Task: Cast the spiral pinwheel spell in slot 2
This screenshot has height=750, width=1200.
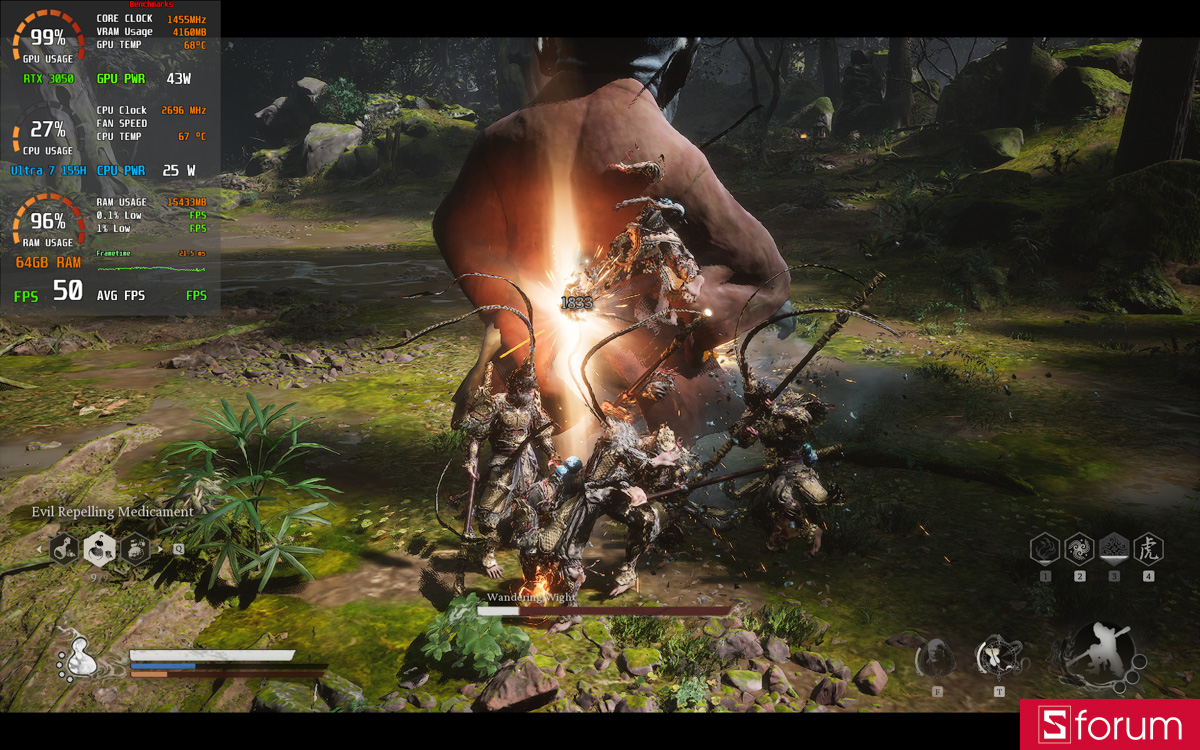Action: [x=1079, y=548]
